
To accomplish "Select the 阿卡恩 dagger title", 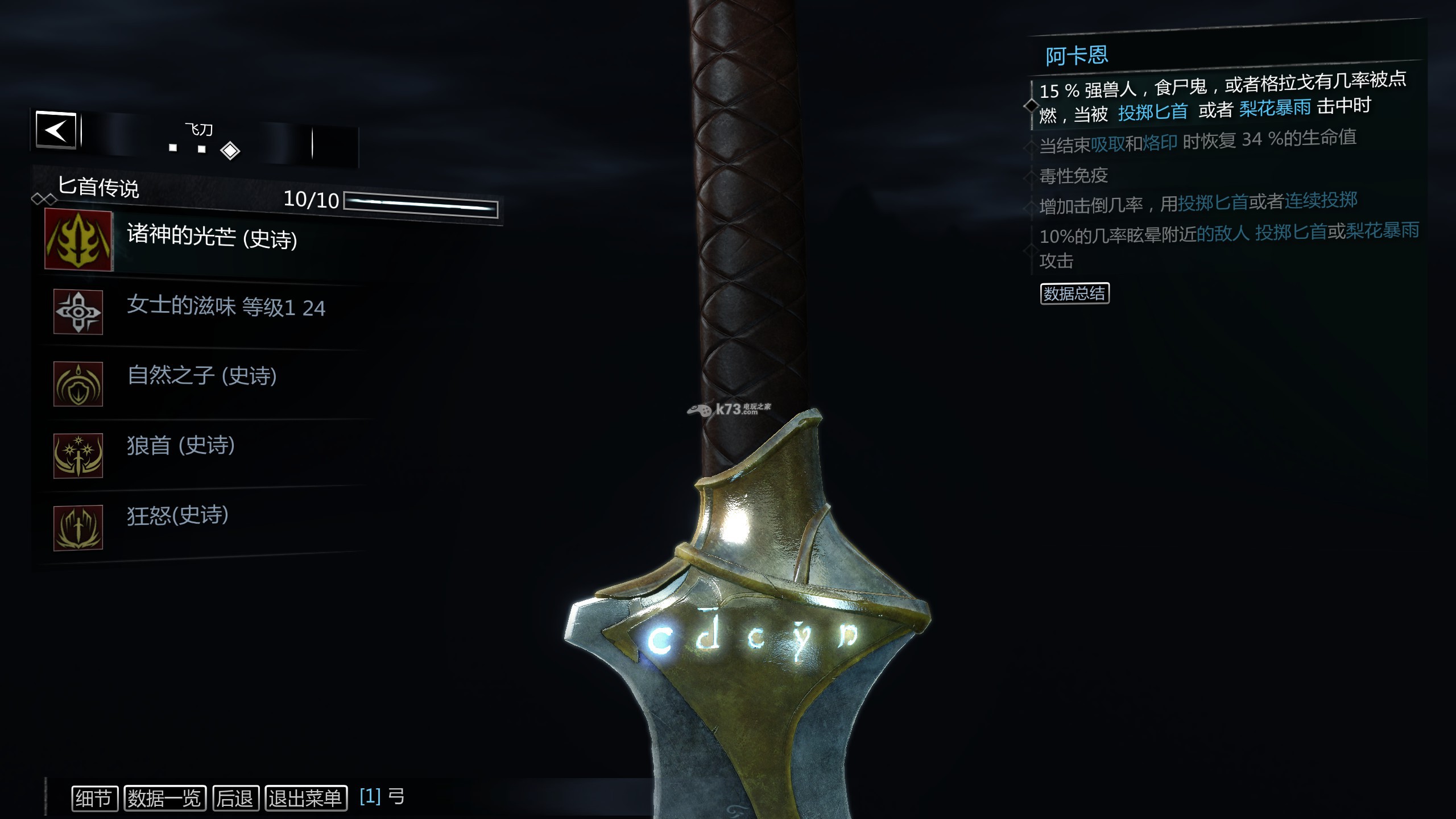I will tap(1077, 56).
